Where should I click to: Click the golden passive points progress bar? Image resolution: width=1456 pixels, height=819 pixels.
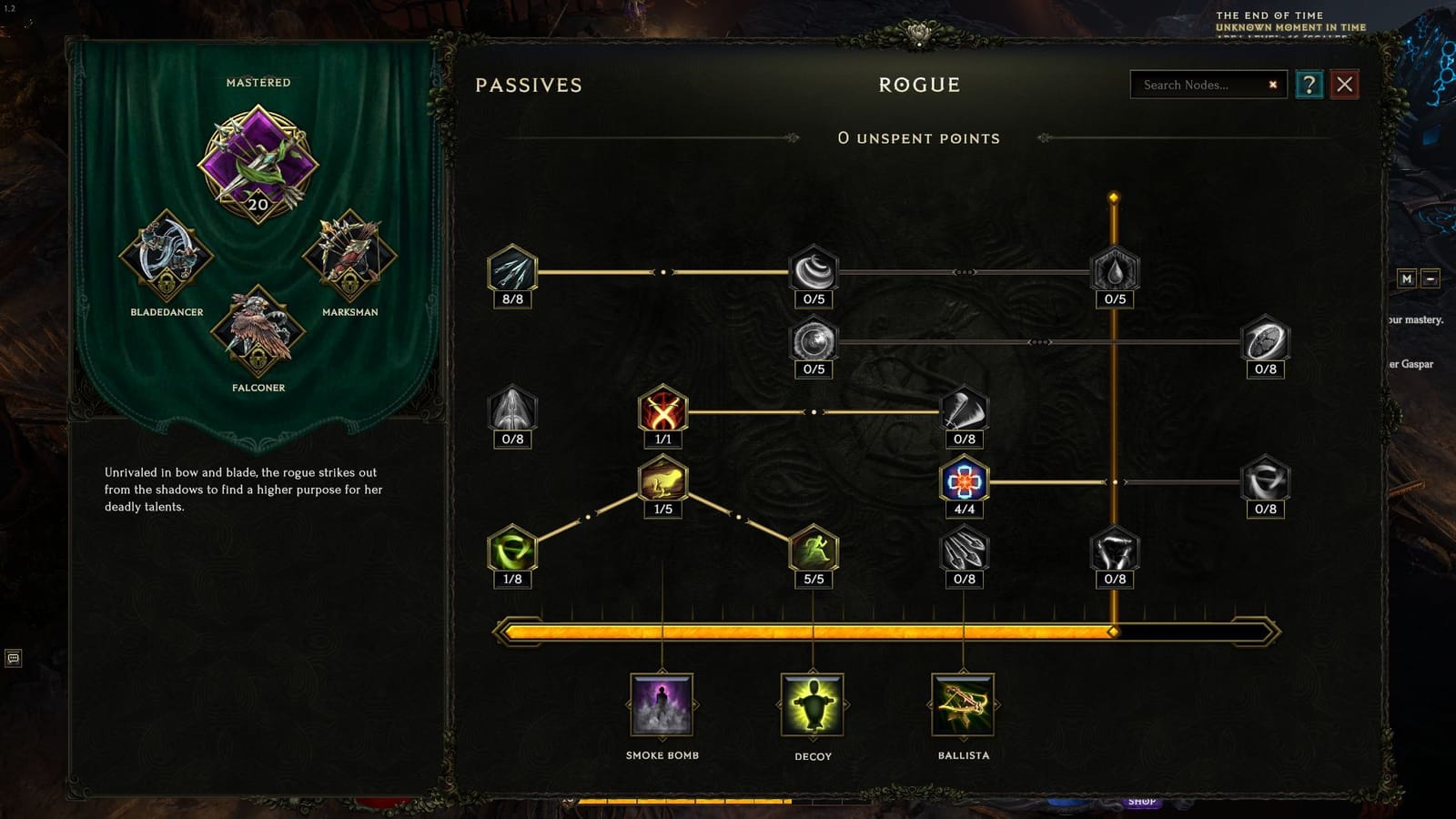point(883,628)
